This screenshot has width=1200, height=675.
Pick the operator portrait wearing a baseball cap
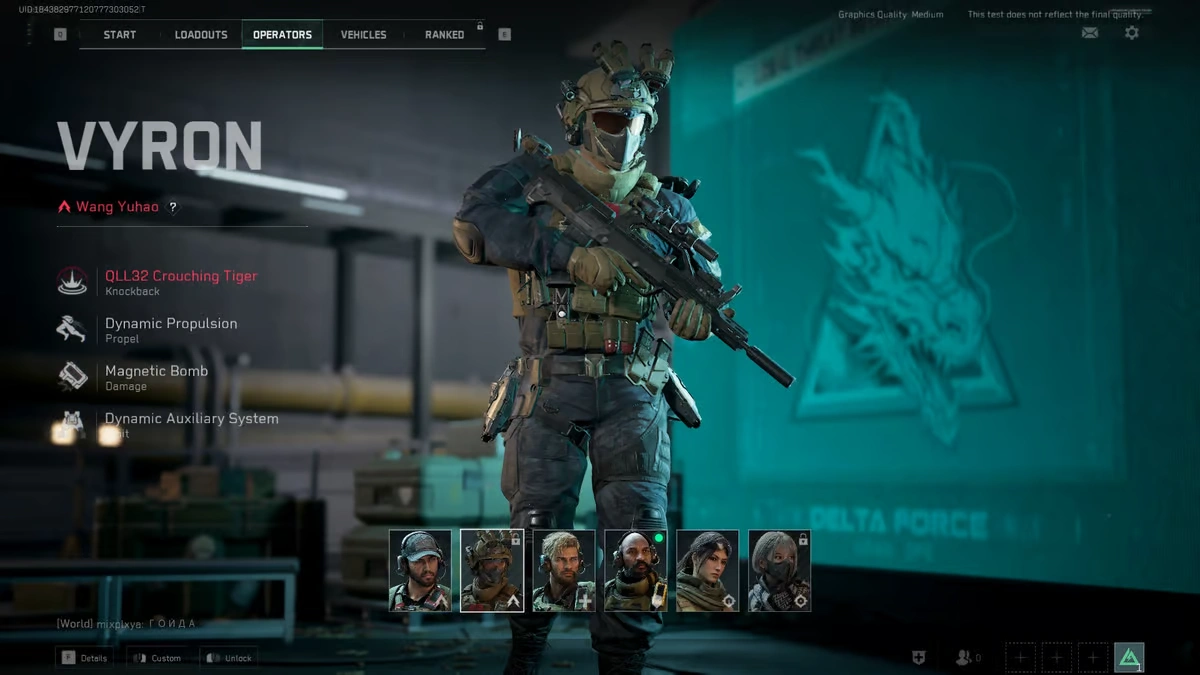point(420,570)
